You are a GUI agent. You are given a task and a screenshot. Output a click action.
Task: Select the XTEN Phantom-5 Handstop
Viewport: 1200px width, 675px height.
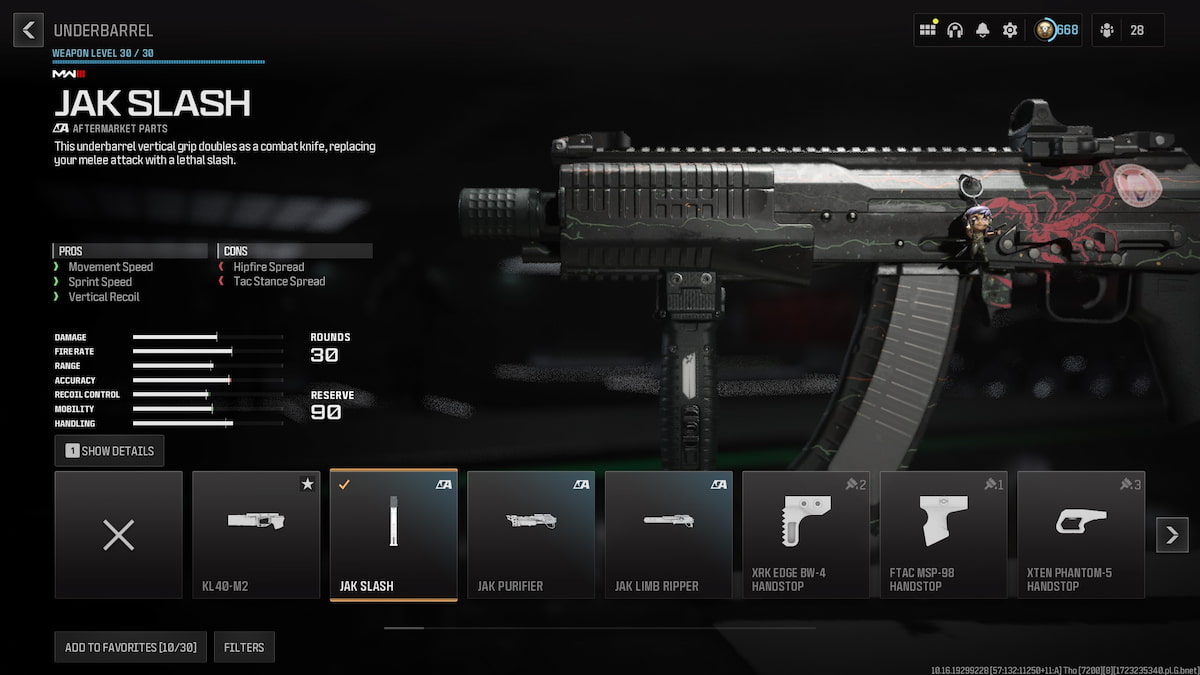coord(1081,535)
